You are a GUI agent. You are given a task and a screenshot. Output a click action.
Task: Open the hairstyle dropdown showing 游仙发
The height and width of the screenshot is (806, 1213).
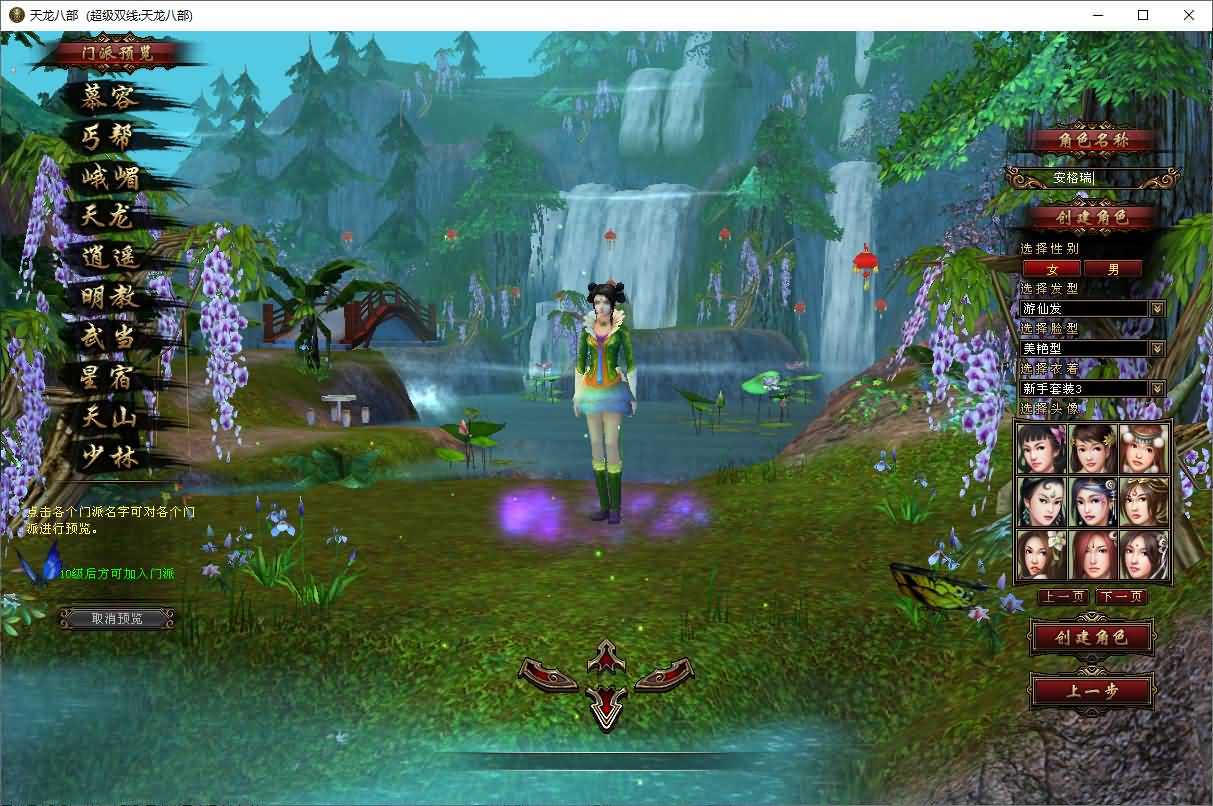[1157, 309]
